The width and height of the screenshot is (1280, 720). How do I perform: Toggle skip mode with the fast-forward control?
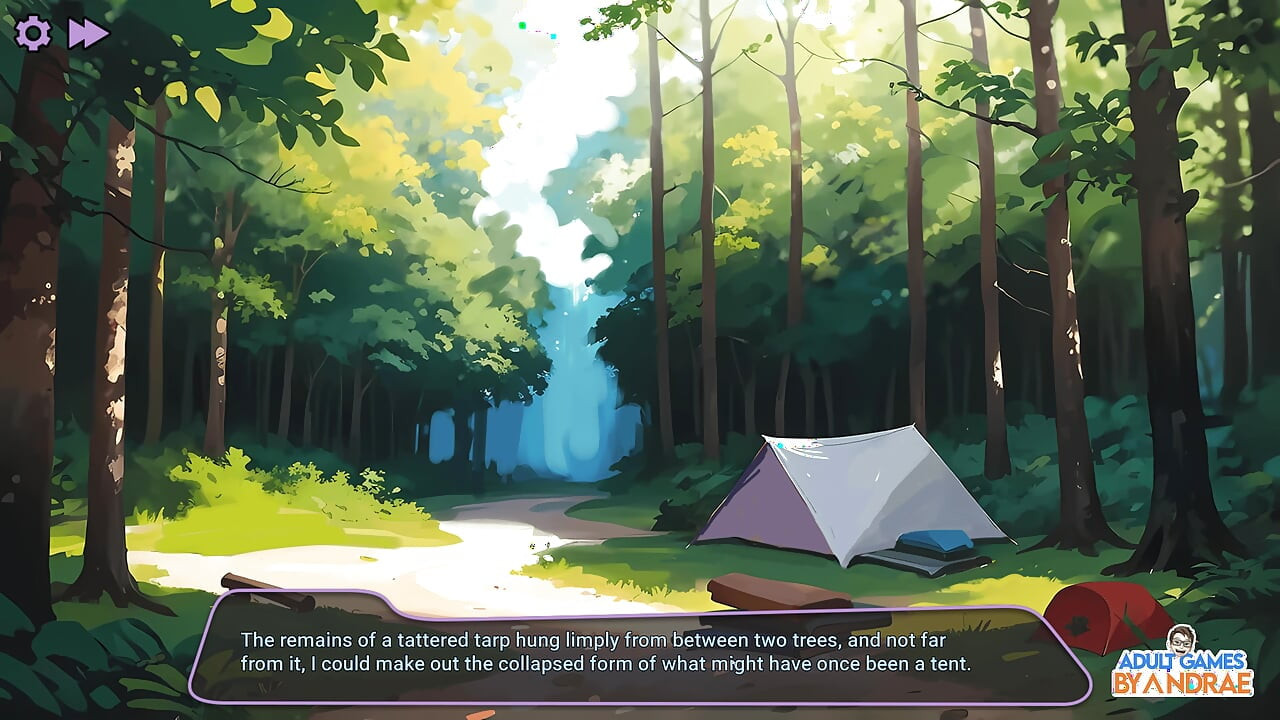[x=85, y=33]
